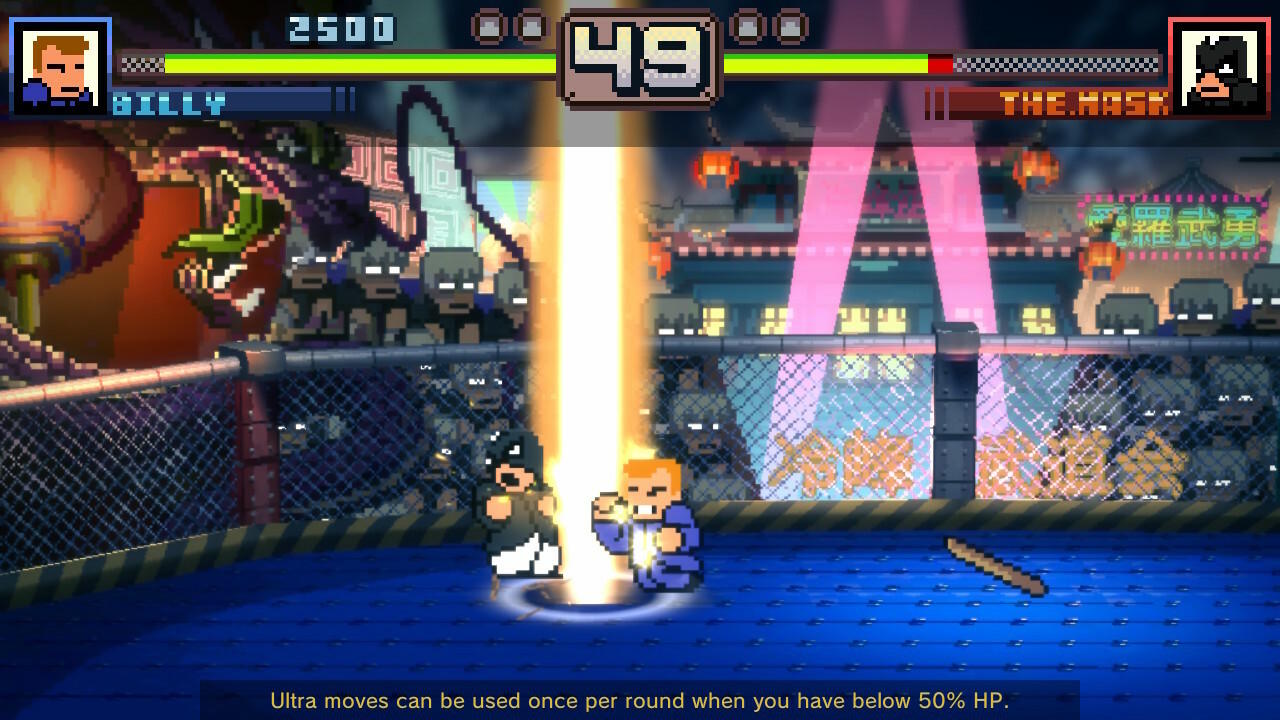Toggle Billy's super meter bars
The width and height of the screenshot is (1280, 720).
click(x=344, y=100)
